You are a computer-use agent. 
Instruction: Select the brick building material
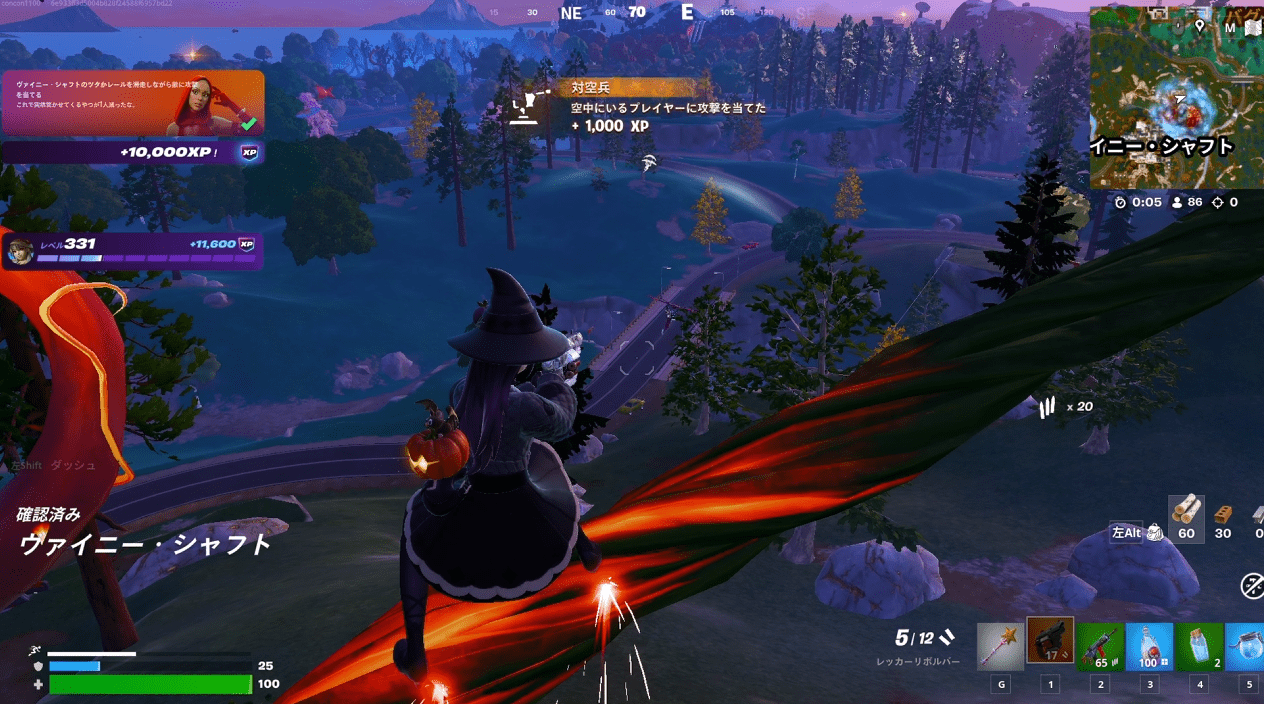click(x=1222, y=514)
